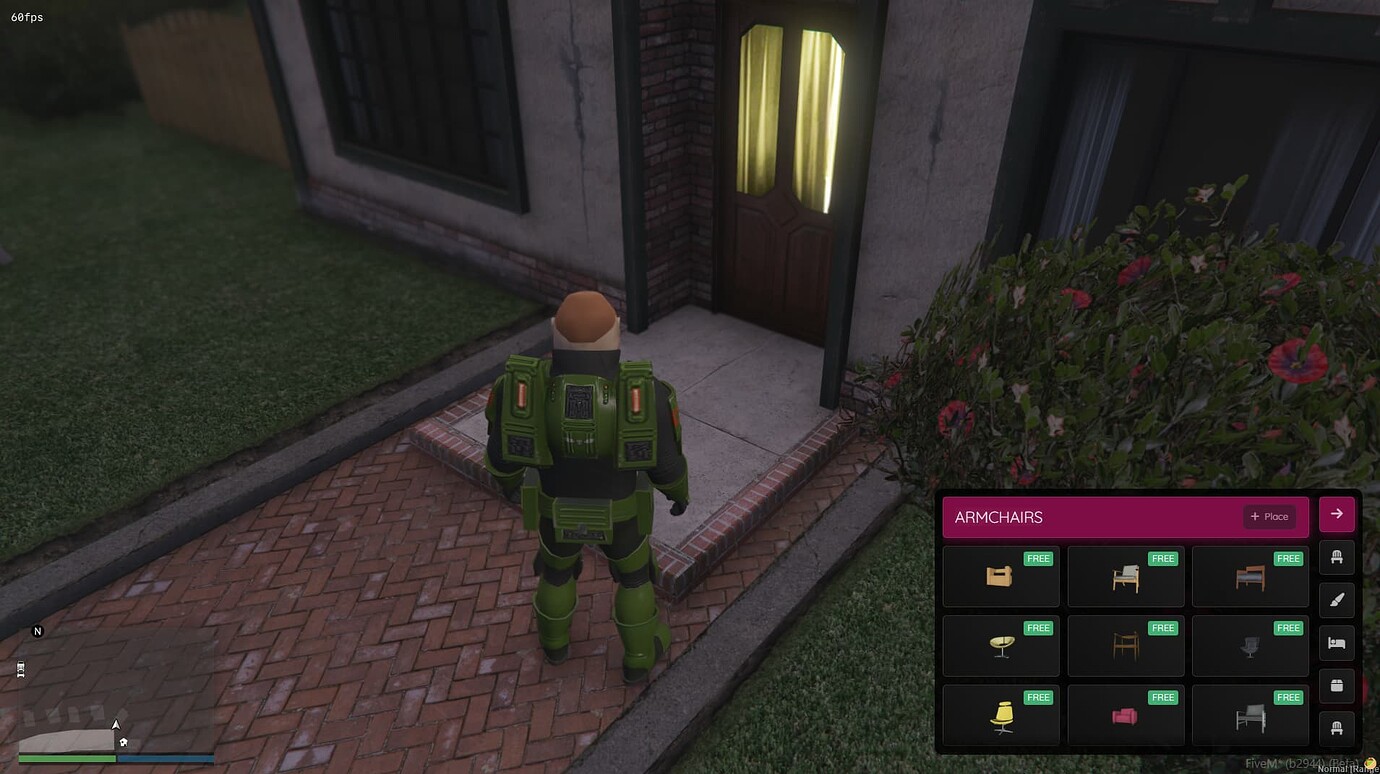The image size is (1380, 774).
Task: Select the white-cushioned wooden armchair thumbnail
Action: click(x=1125, y=576)
